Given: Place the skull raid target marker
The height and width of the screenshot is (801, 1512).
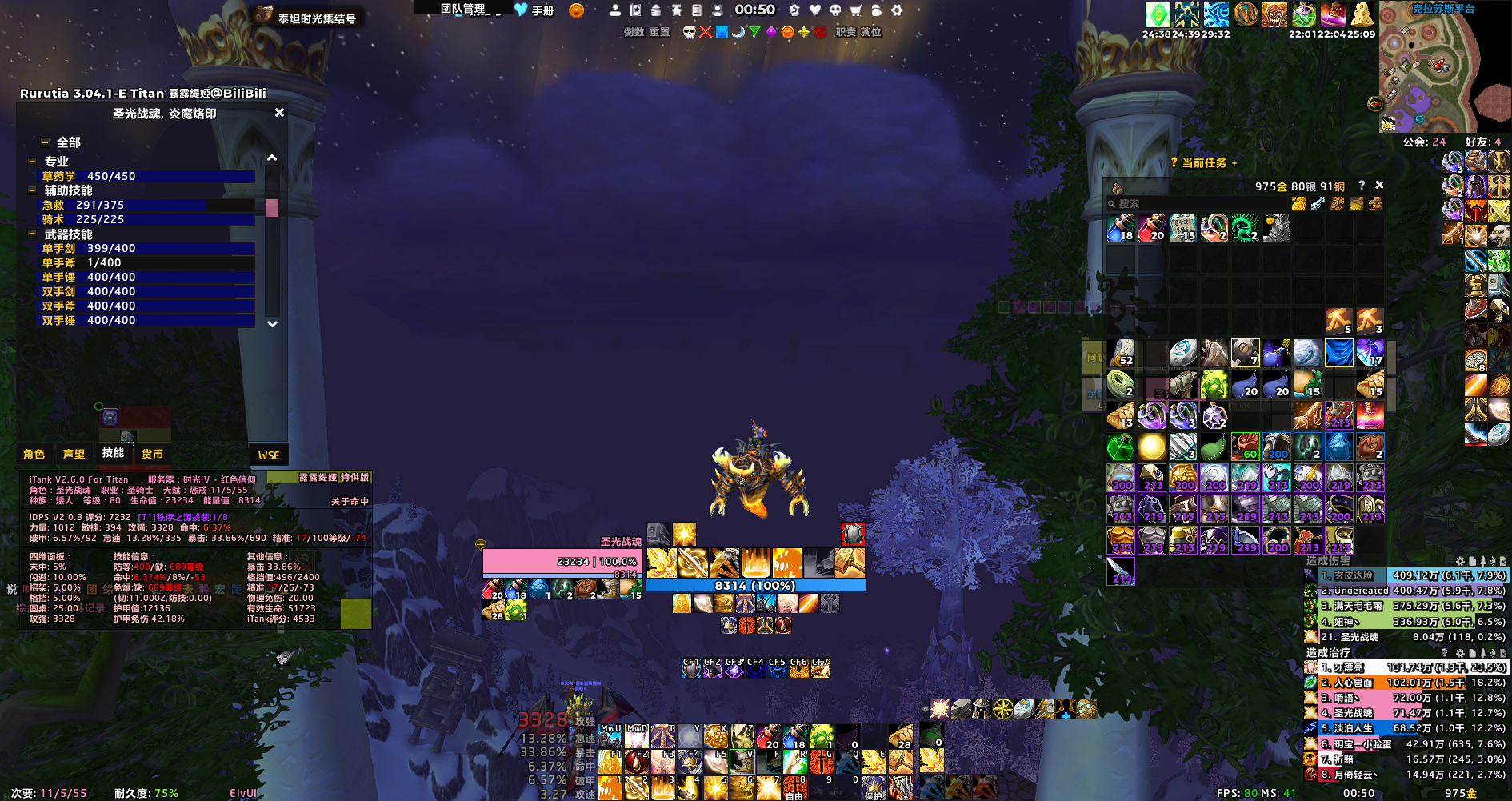Looking at the screenshot, I should point(689,32).
